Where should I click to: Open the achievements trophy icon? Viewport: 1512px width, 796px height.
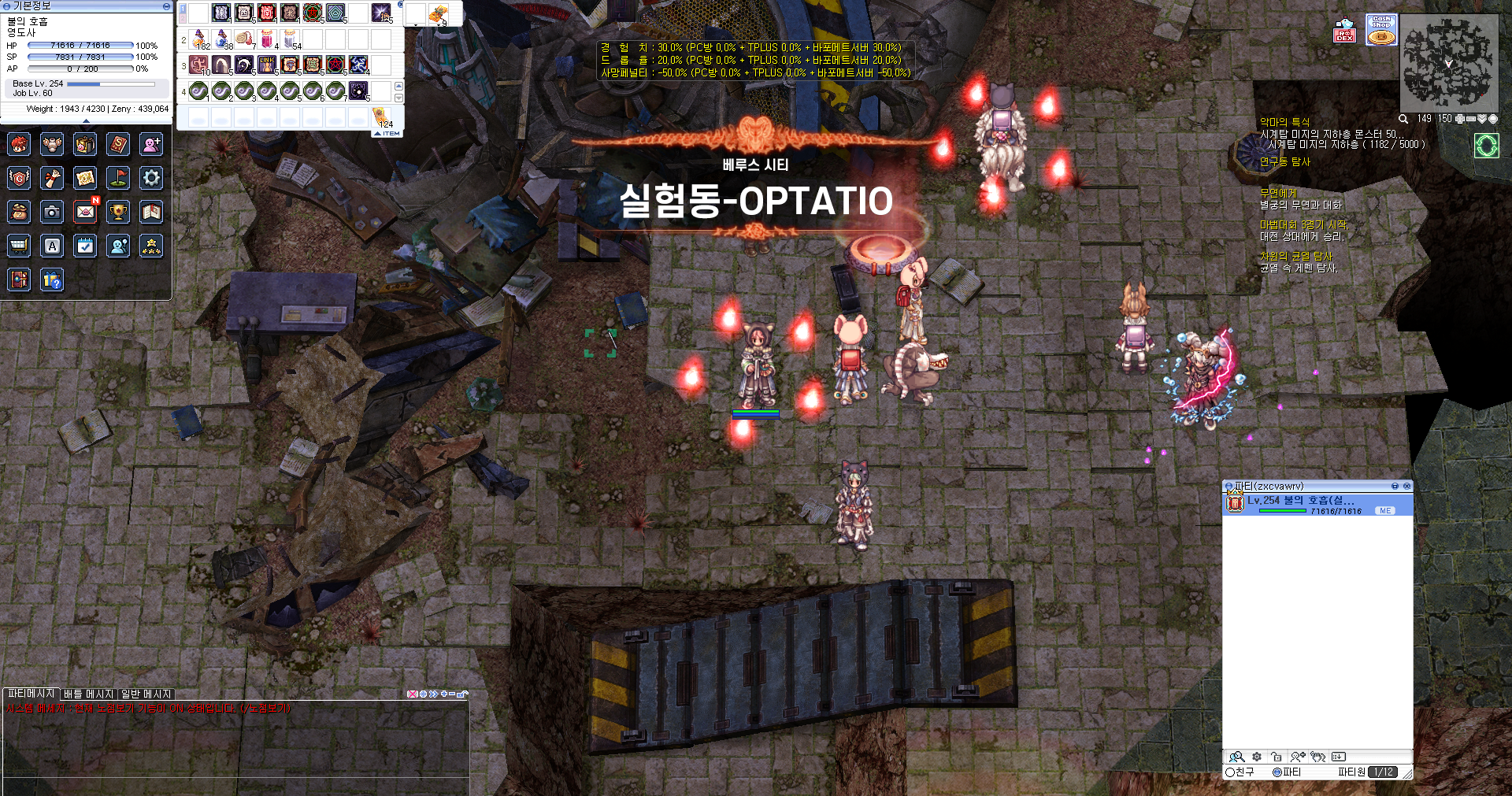118,212
